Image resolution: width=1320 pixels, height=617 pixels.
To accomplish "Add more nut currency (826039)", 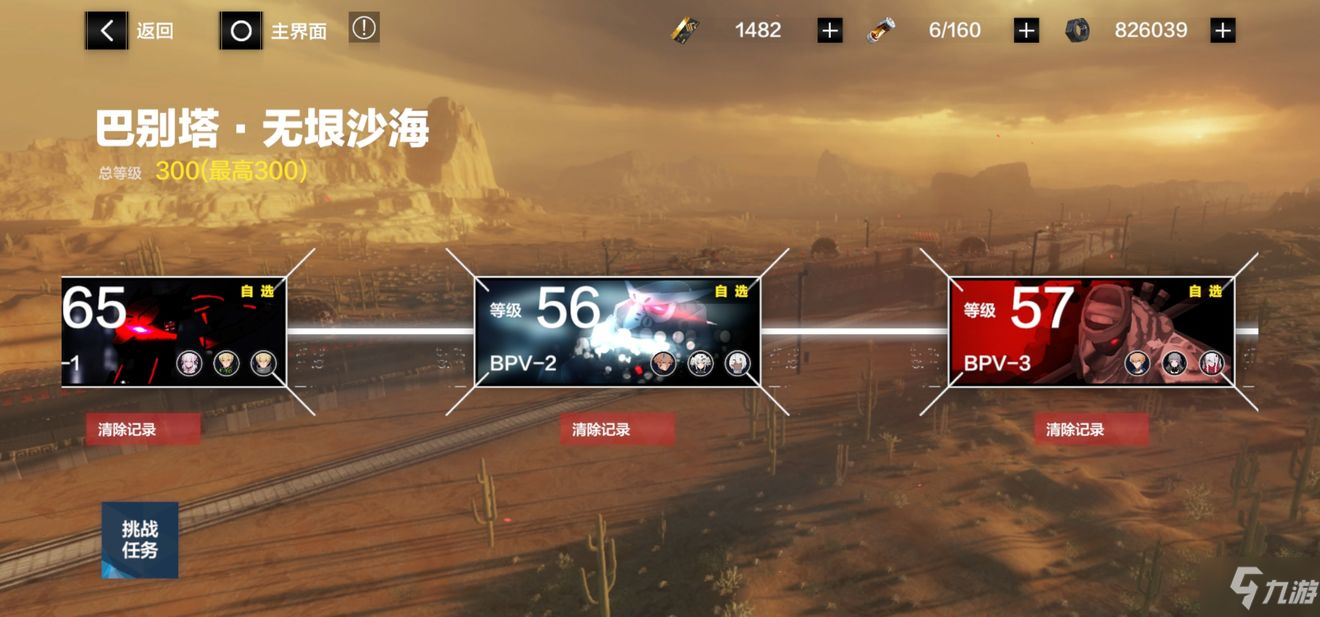I will 1222,31.
